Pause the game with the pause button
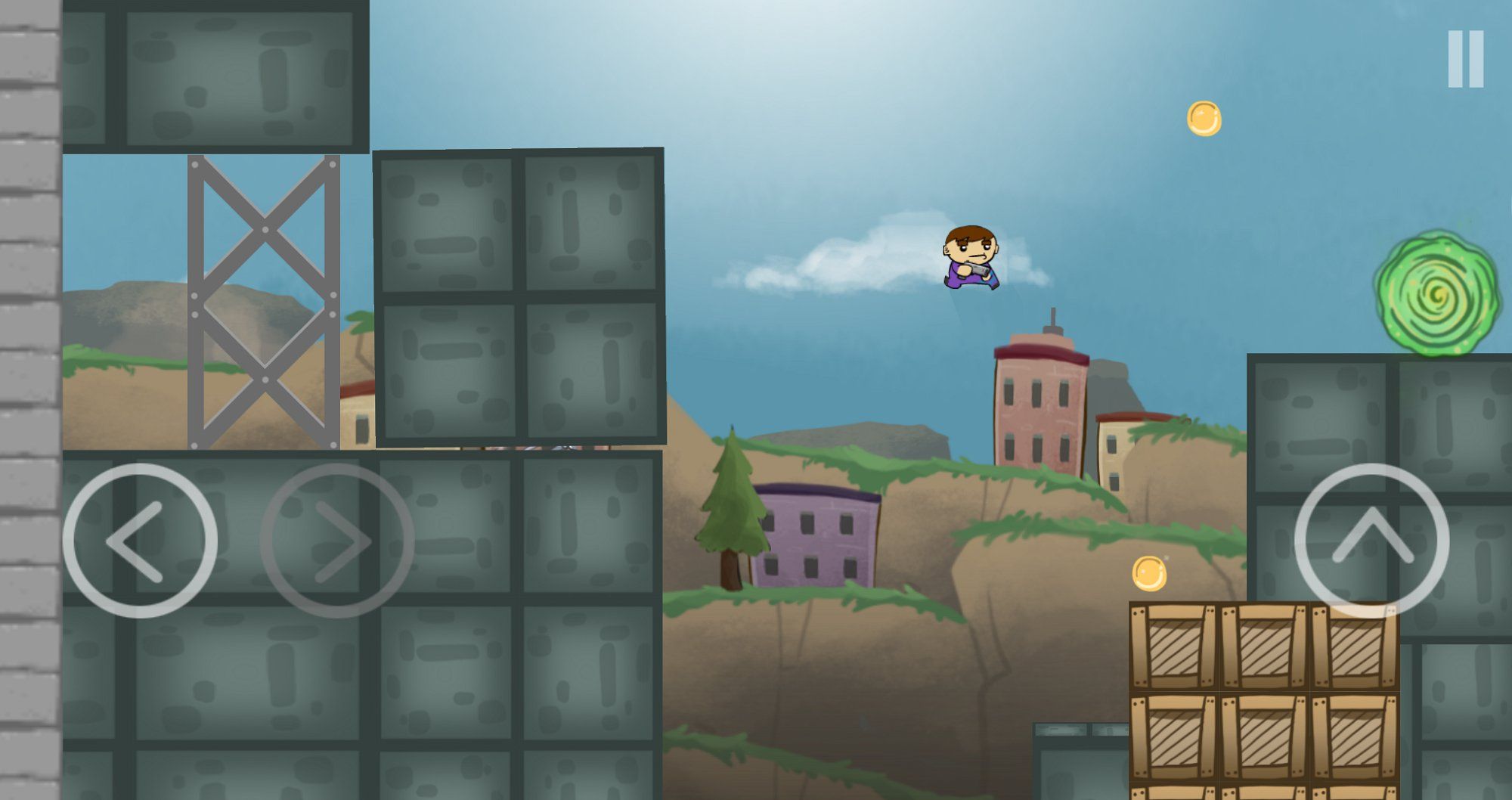 pos(1465,59)
